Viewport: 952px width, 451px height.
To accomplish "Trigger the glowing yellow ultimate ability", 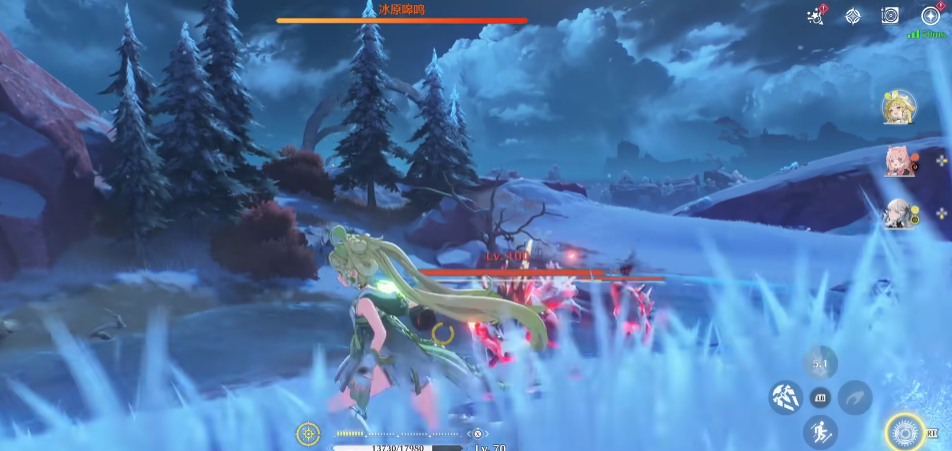I will 905,432.
